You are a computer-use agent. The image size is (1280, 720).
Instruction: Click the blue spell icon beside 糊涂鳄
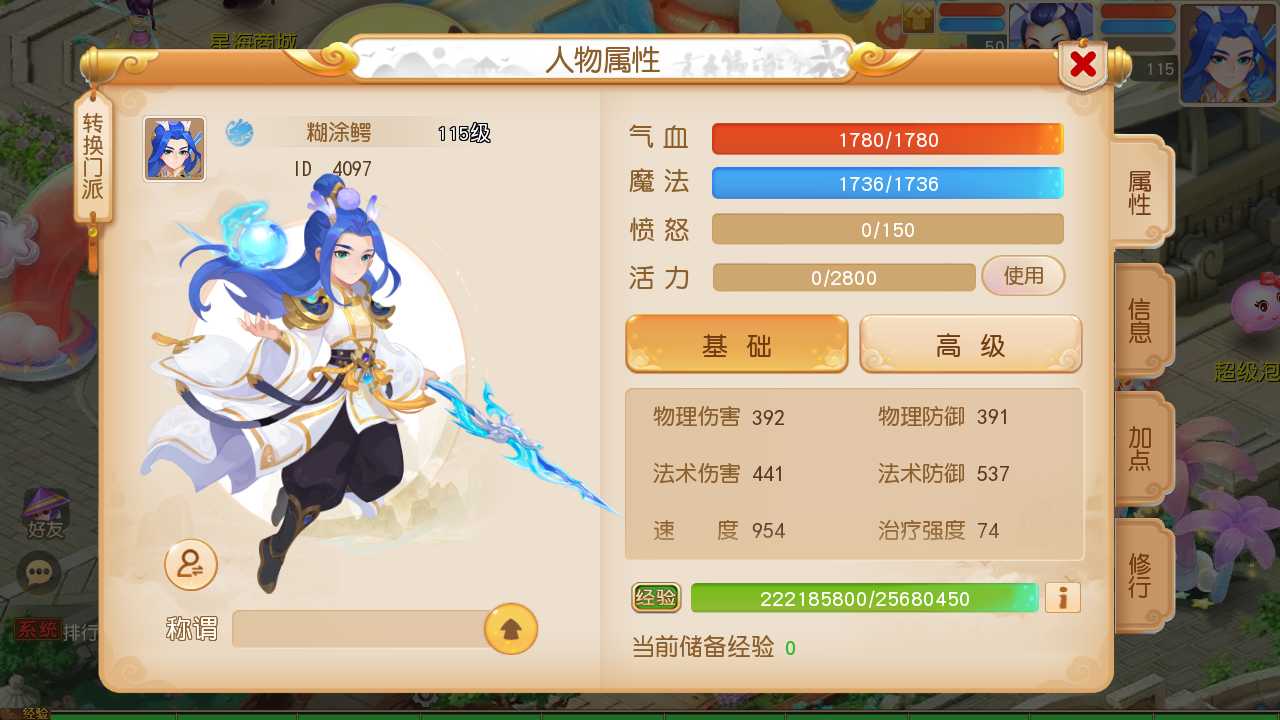coord(240,132)
